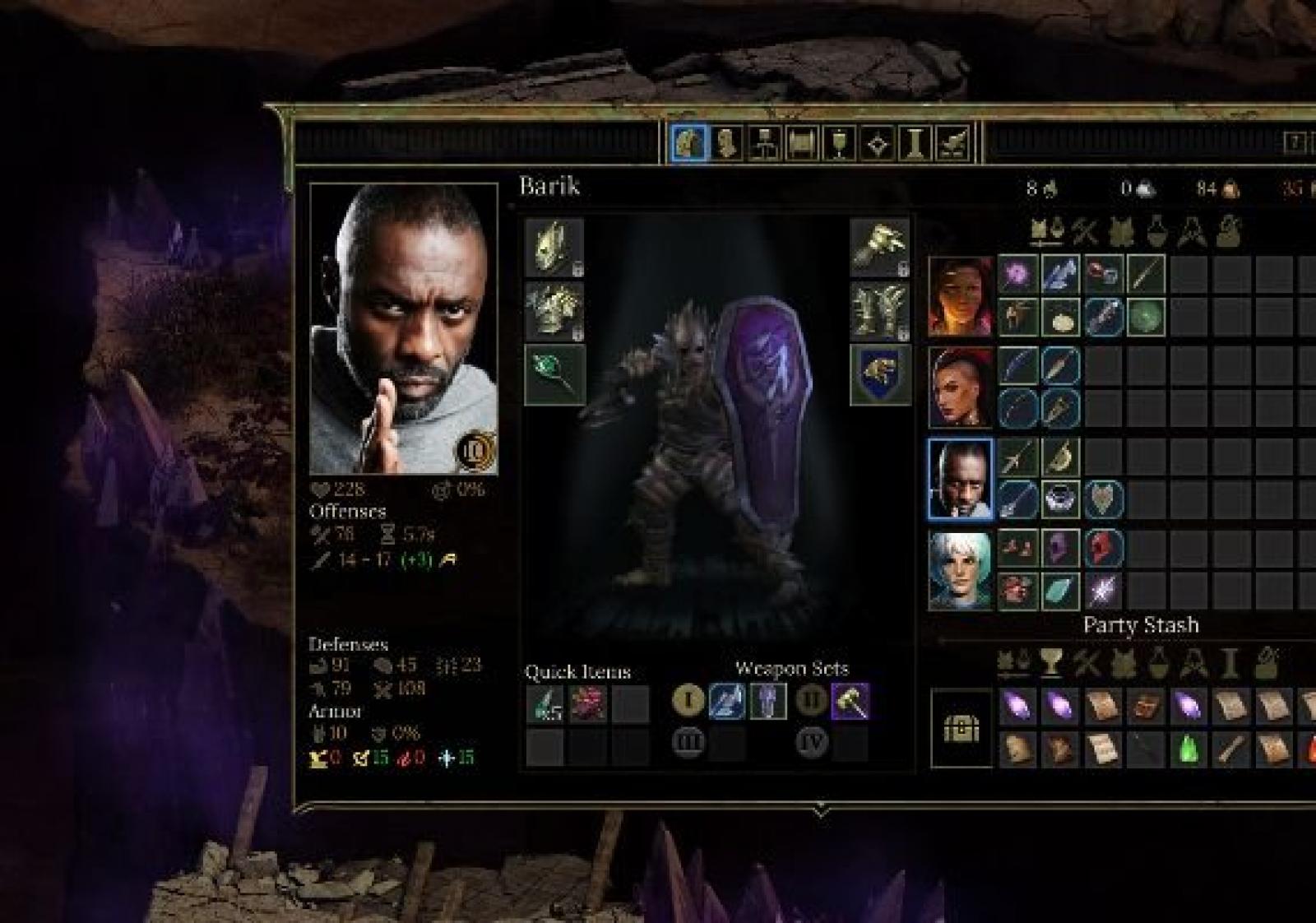The width and height of the screenshot is (1316, 923).
Task: Select the helmet equipment slot
Action: 554,247
